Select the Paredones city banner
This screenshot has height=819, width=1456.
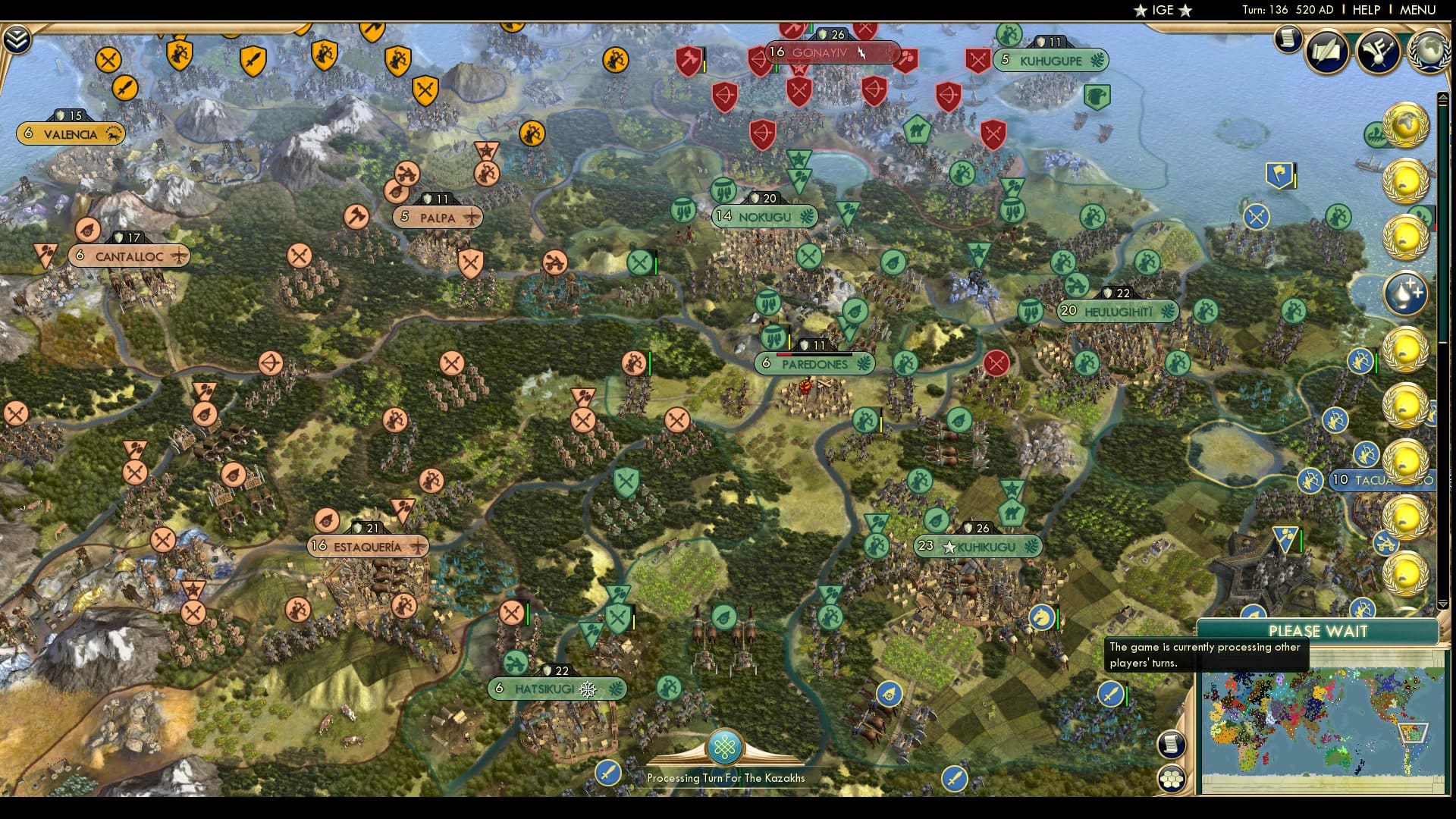tap(813, 364)
